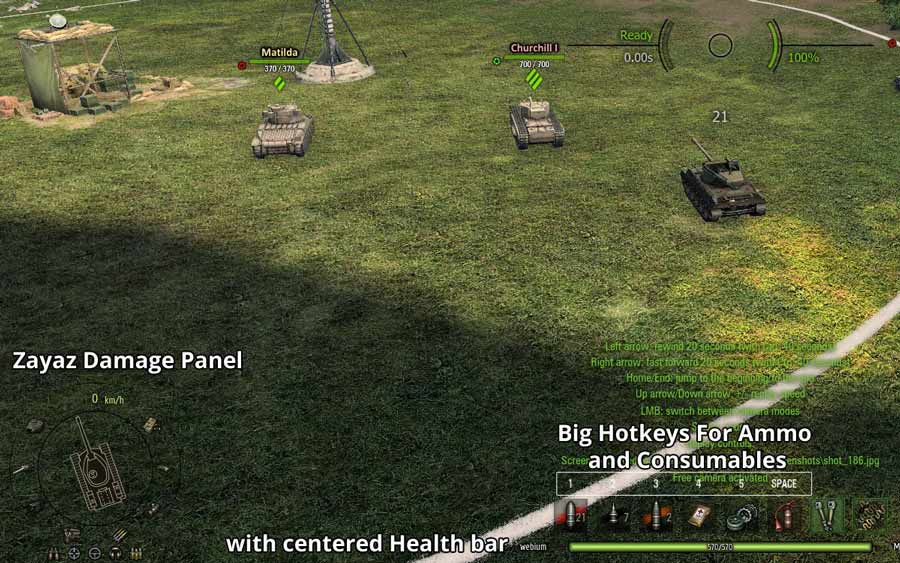900x563 pixels.
Task: Click the crossed wrenches equipment icon
Action: (x=826, y=516)
